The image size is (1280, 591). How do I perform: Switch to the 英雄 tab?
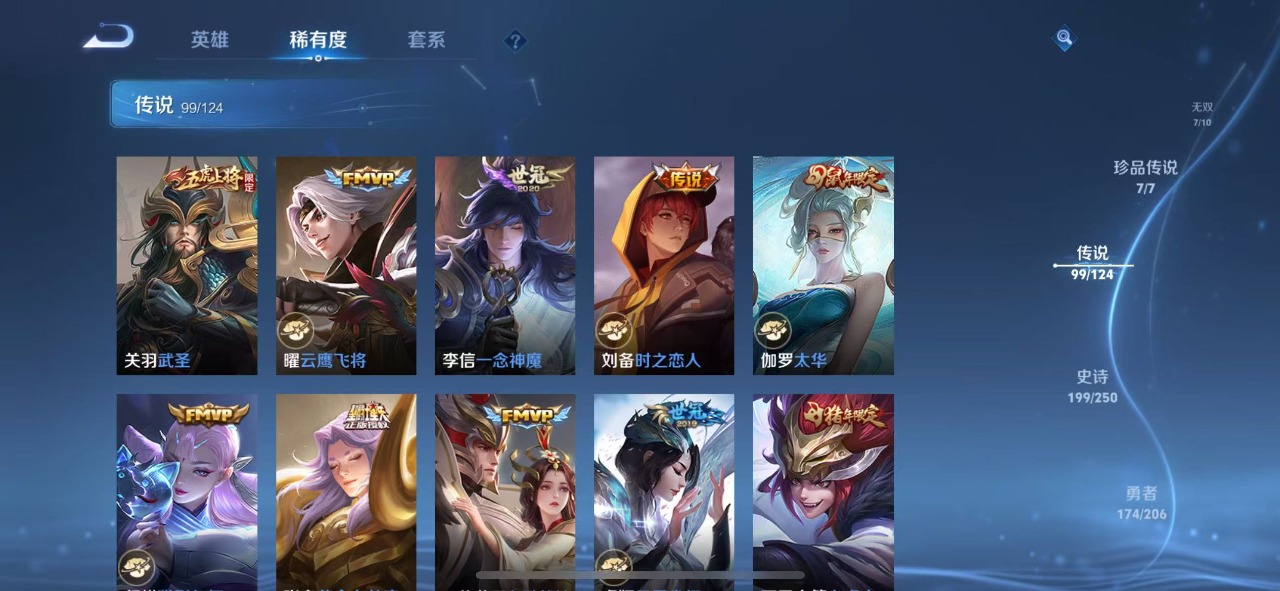click(210, 40)
